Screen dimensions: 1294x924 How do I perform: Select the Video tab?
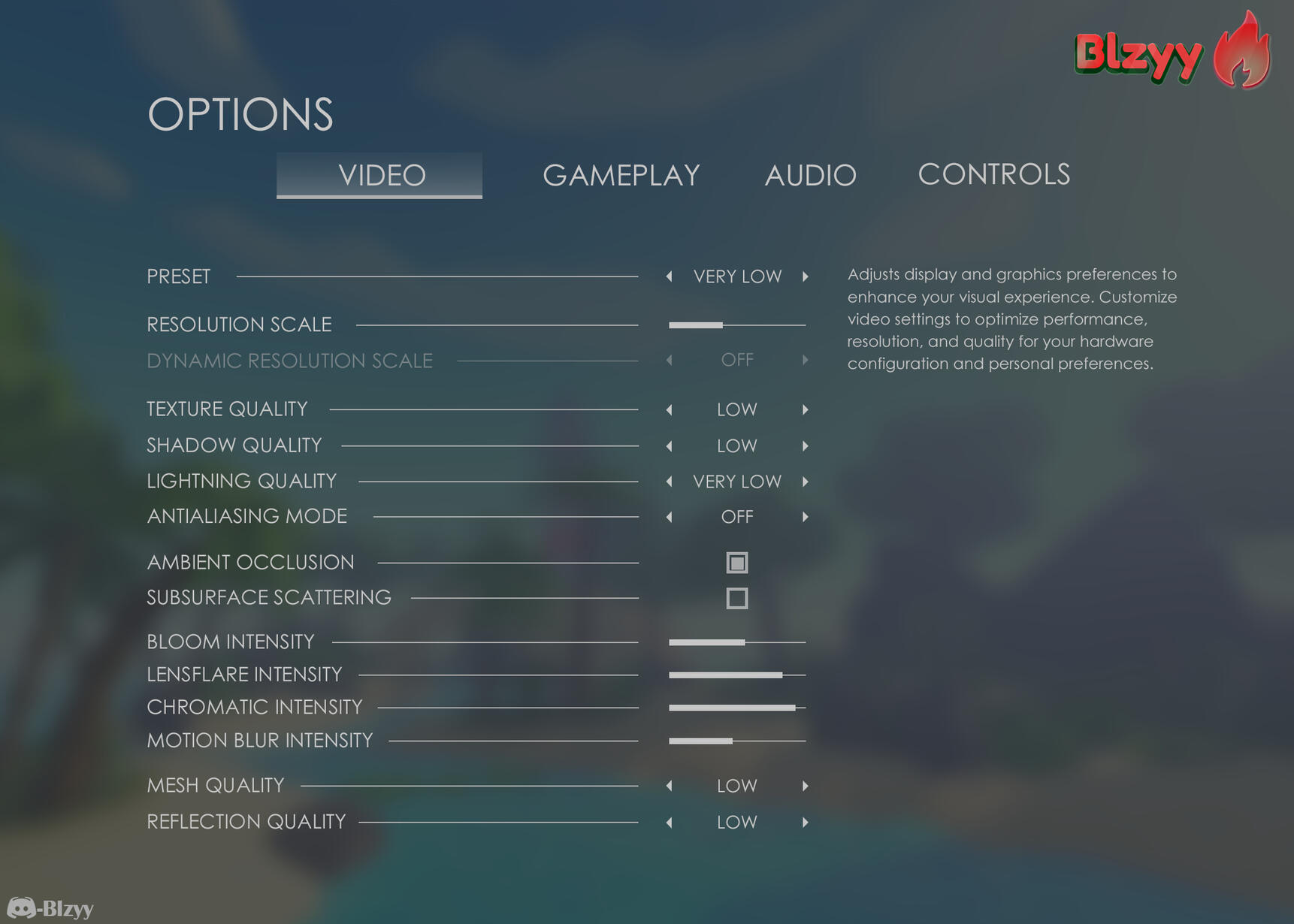(379, 175)
